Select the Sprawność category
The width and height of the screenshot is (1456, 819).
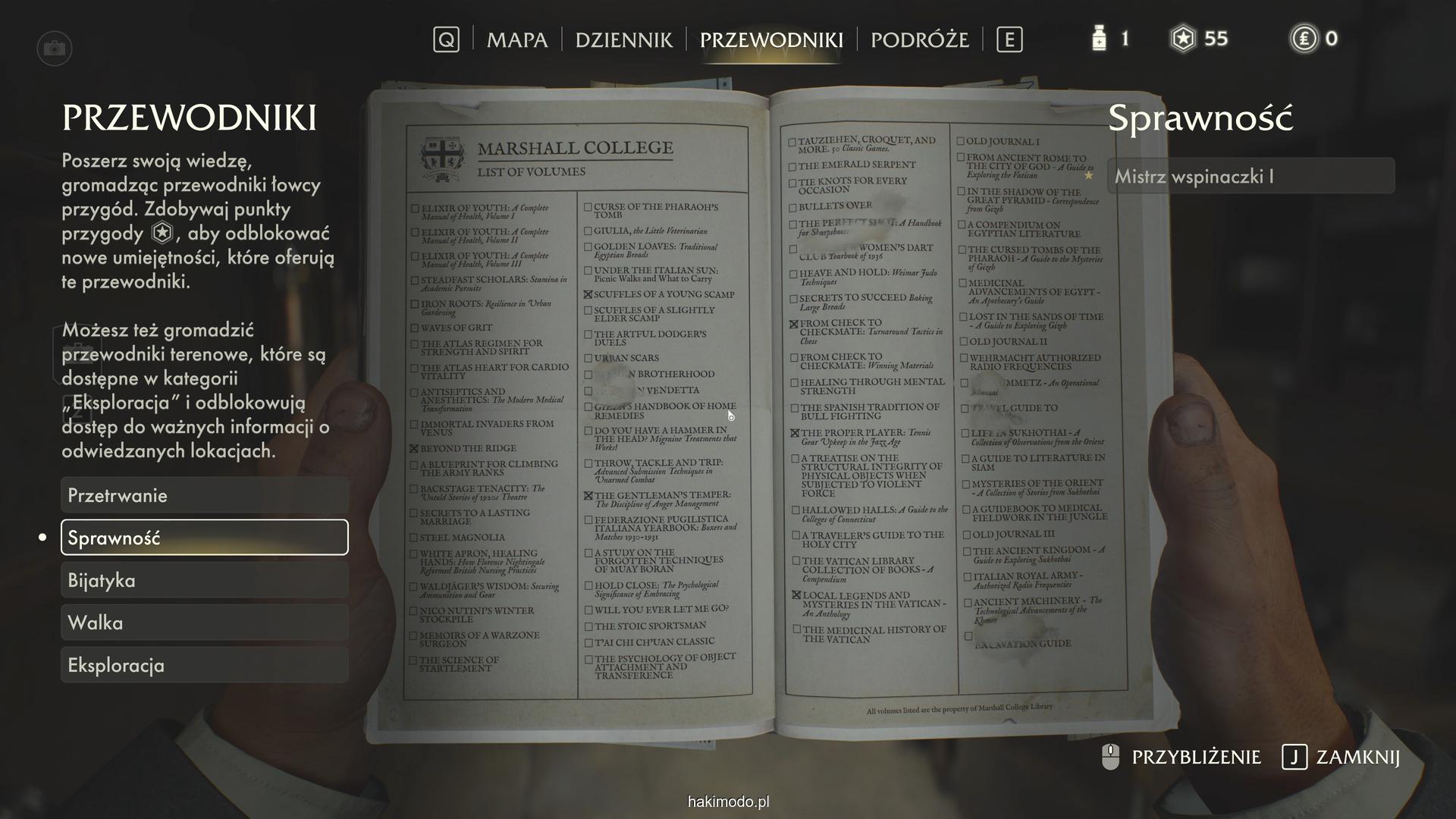pos(204,538)
